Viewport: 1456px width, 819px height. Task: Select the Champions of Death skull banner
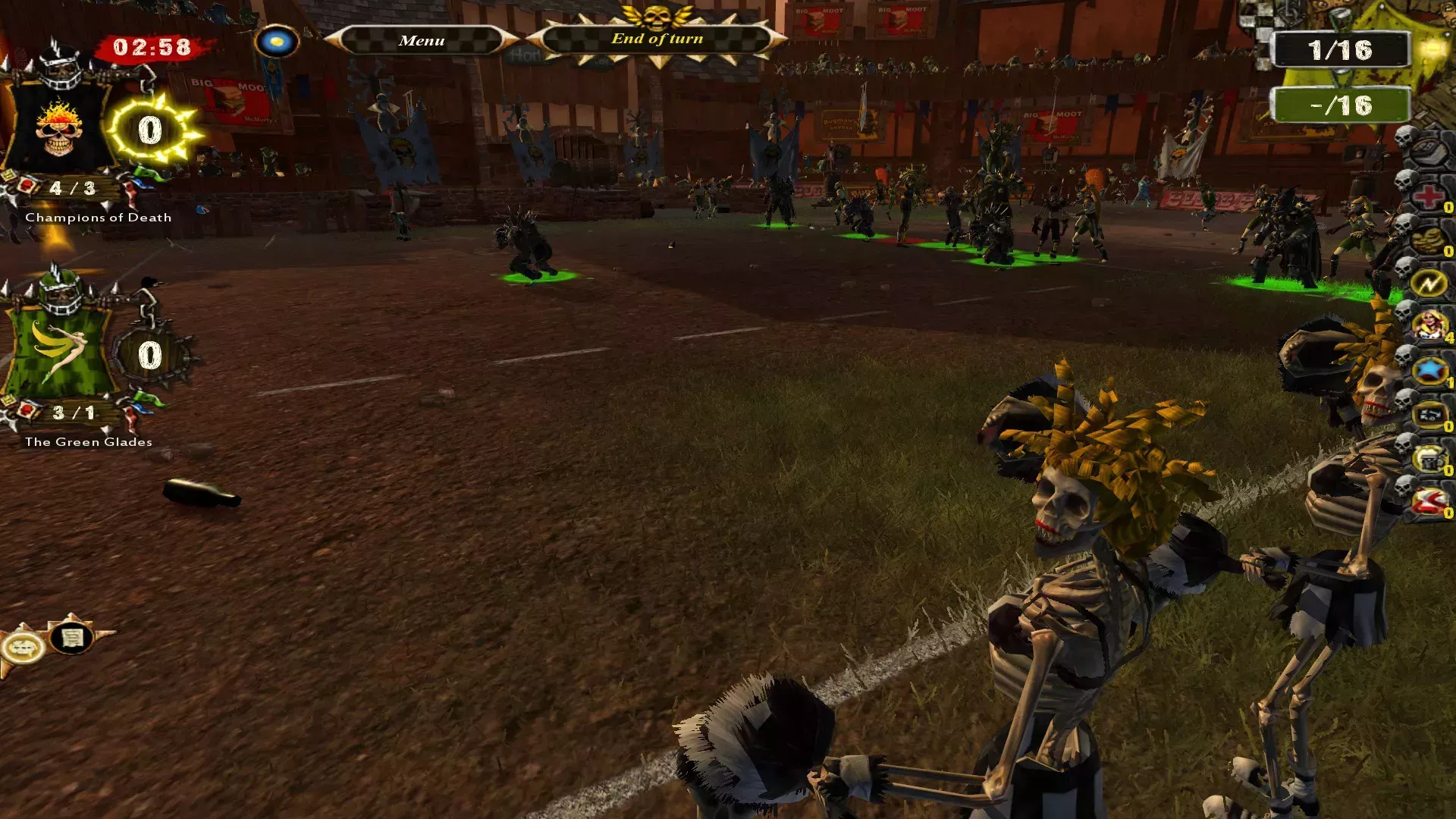[58, 129]
